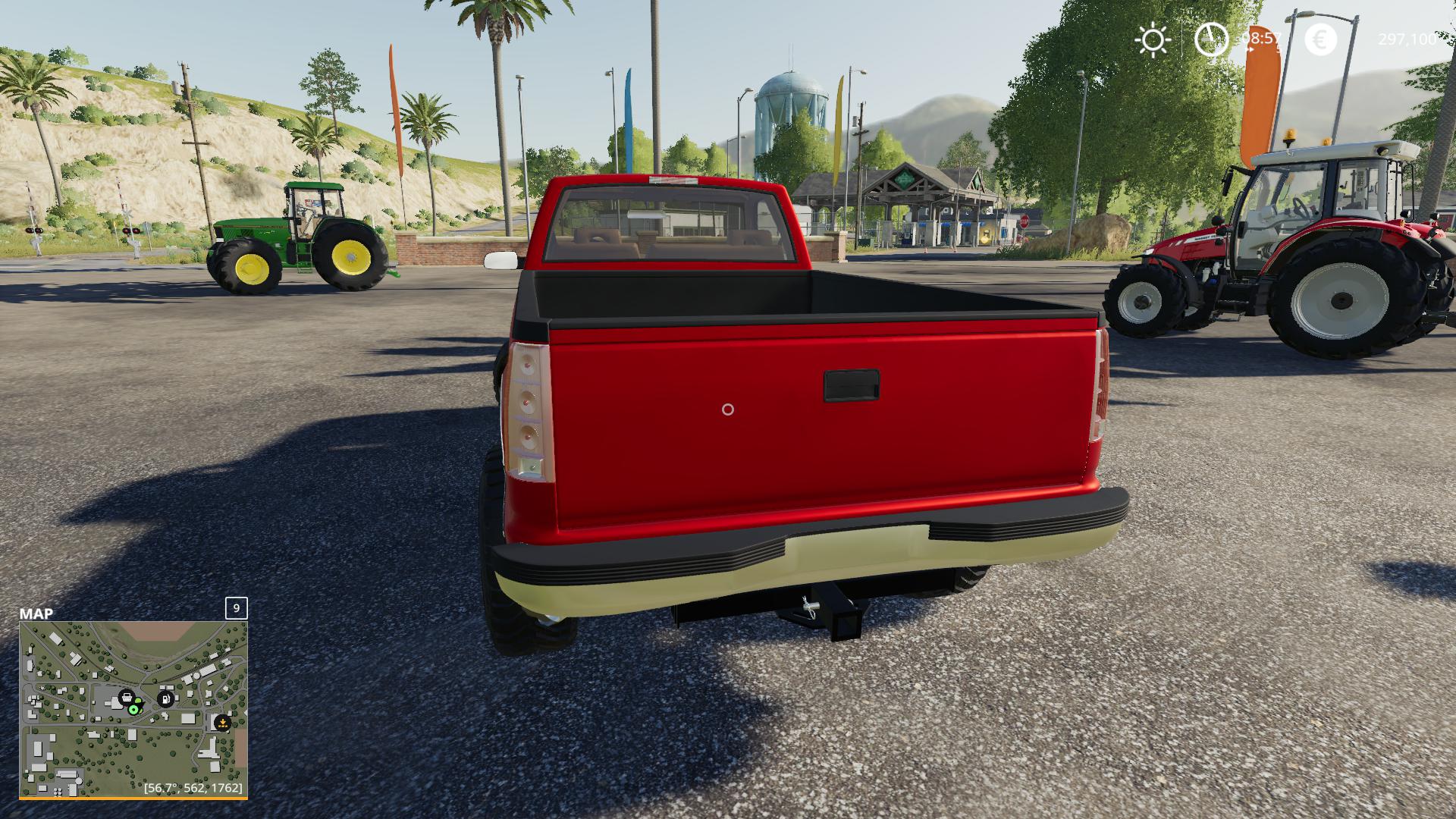Image resolution: width=1456 pixels, height=819 pixels.
Task: Click the sun weather icon
Action: coord(1153,39)
